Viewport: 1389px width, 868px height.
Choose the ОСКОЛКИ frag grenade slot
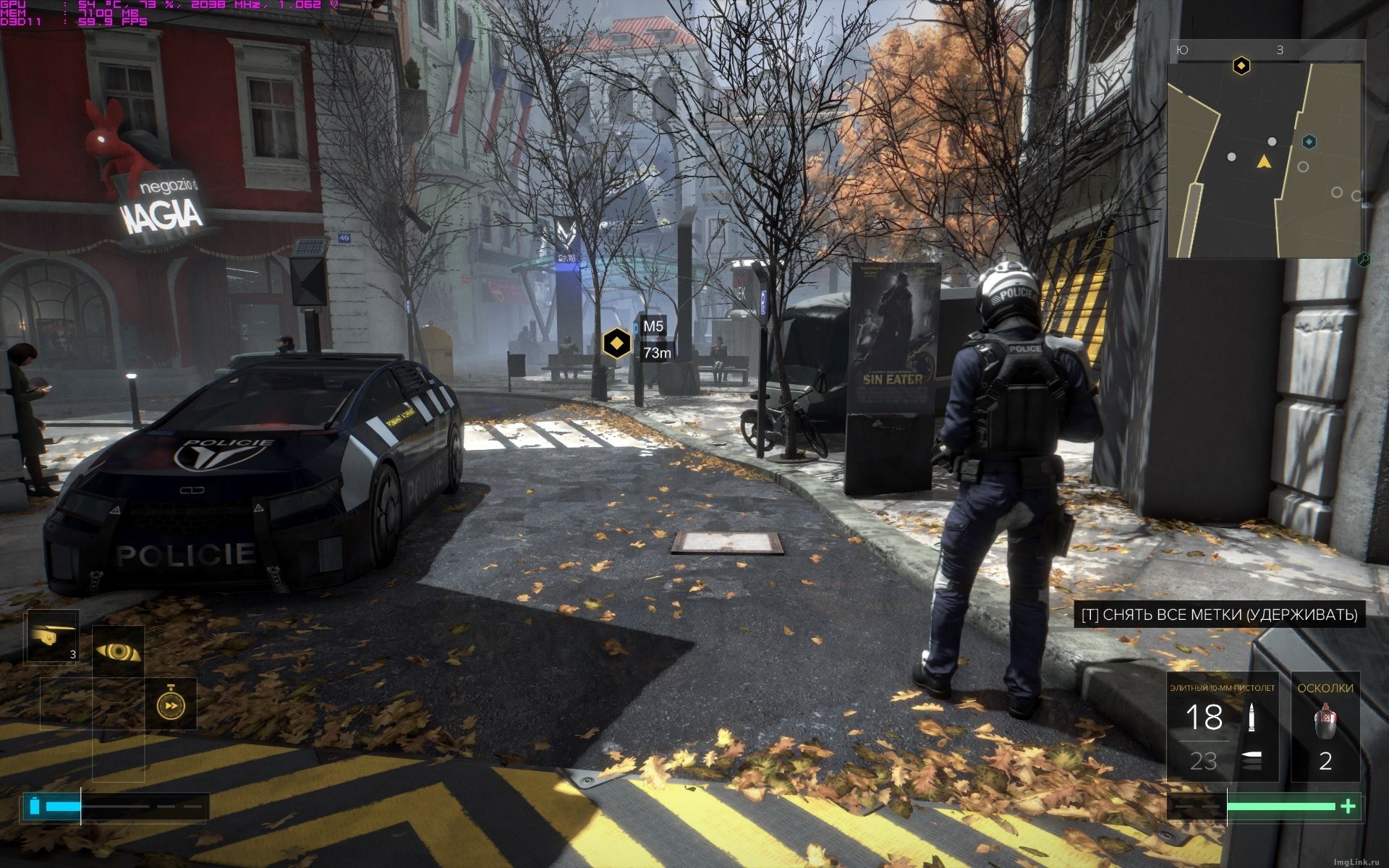click(x=1325, y=728)
